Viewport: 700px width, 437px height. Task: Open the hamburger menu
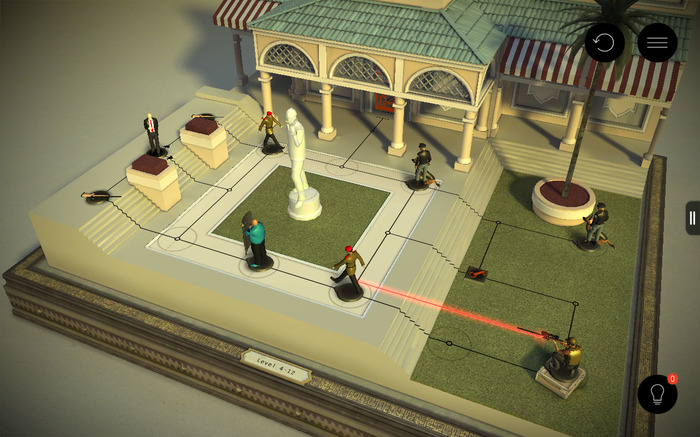click(x=657, y=43)
